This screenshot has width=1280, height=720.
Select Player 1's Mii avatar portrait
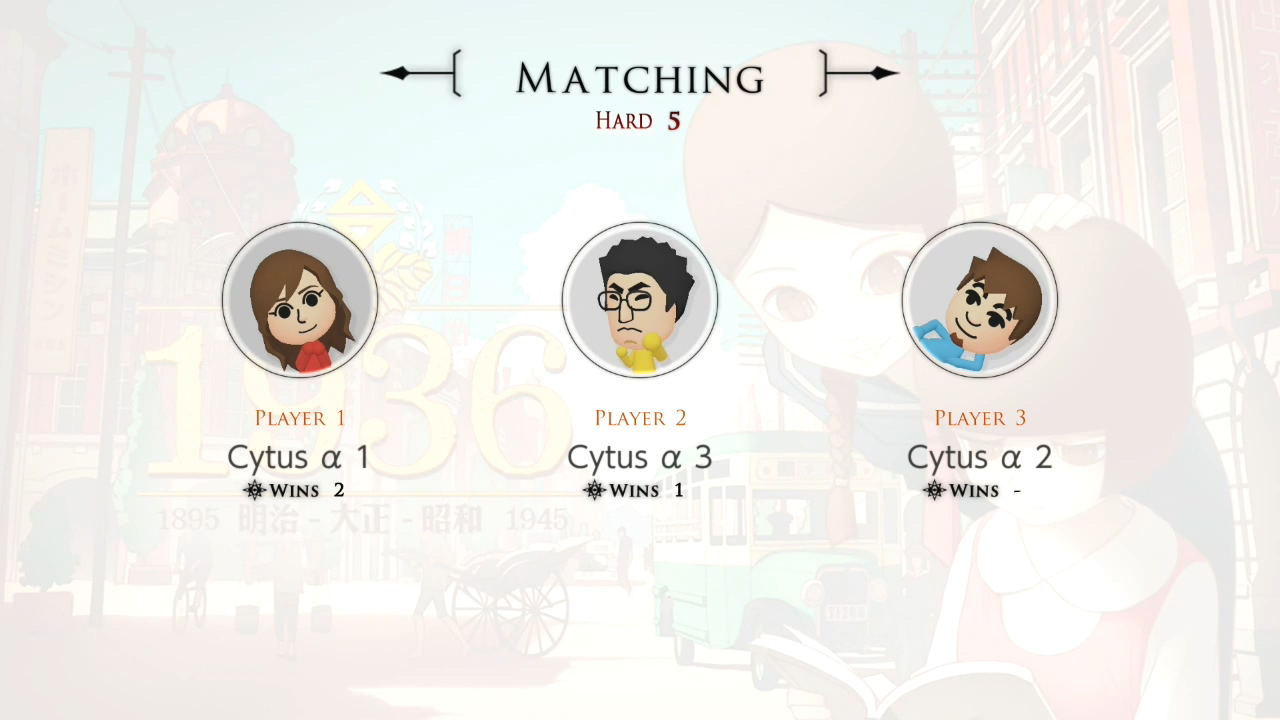click(300, 300)
